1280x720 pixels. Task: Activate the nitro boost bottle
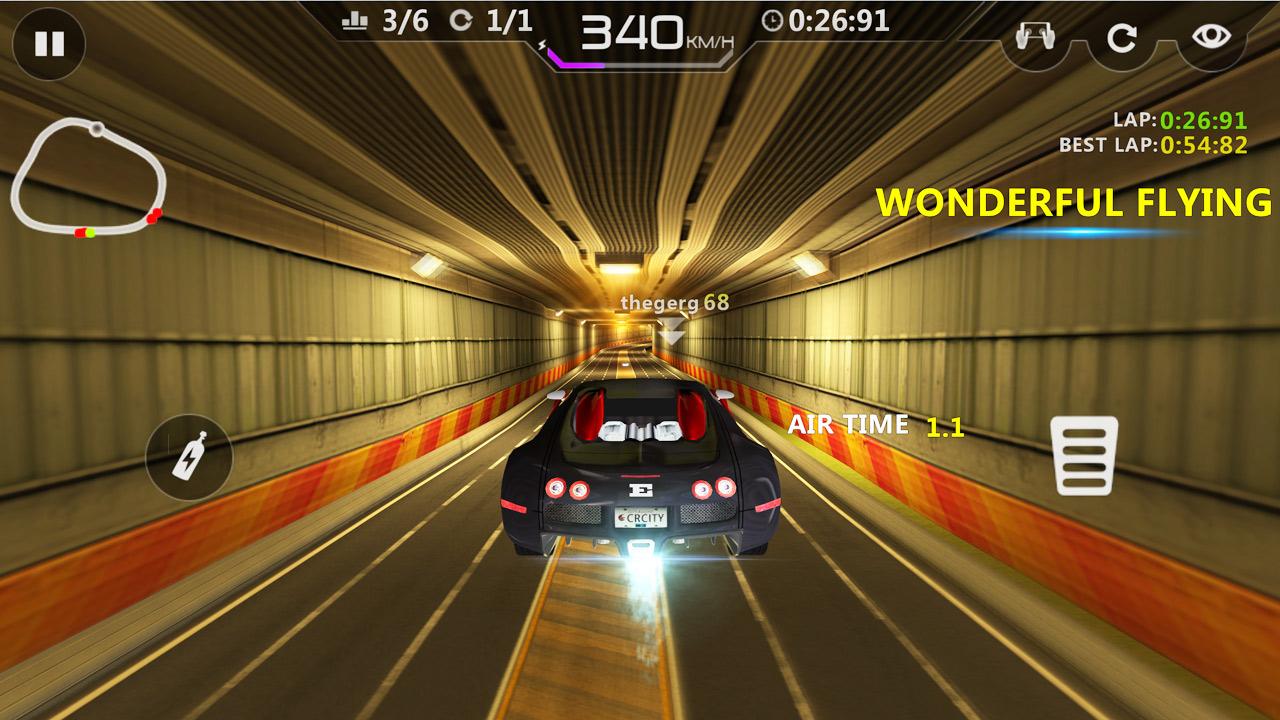(189, 458)
